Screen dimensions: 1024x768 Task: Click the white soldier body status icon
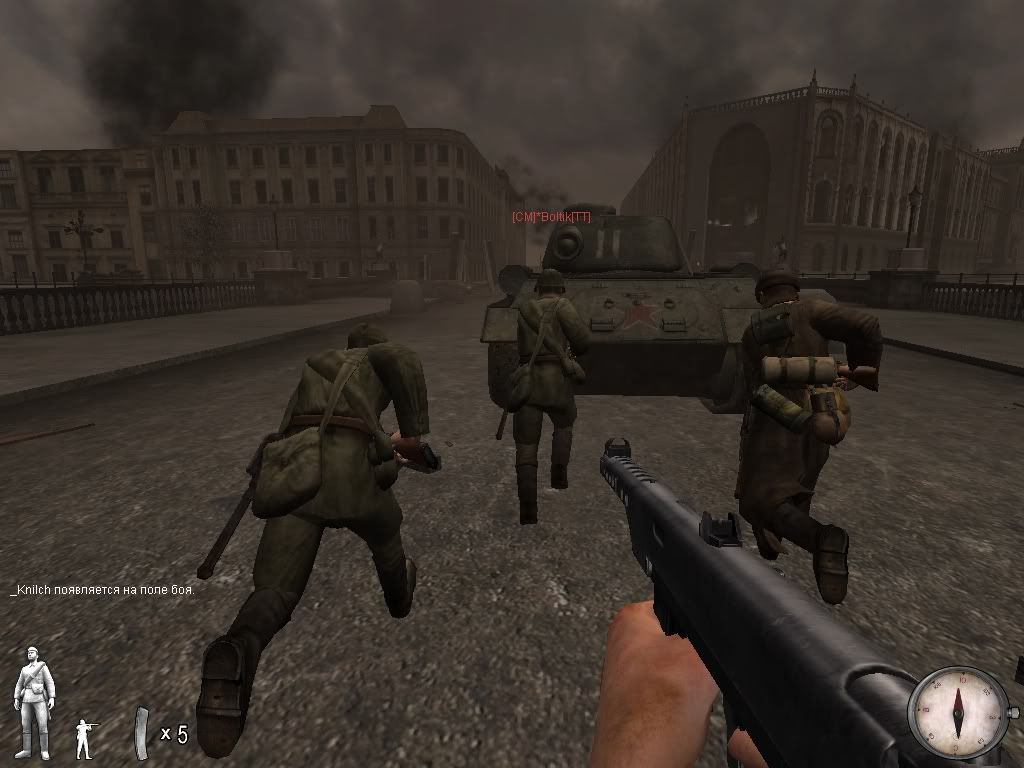[x=34, y=702]
